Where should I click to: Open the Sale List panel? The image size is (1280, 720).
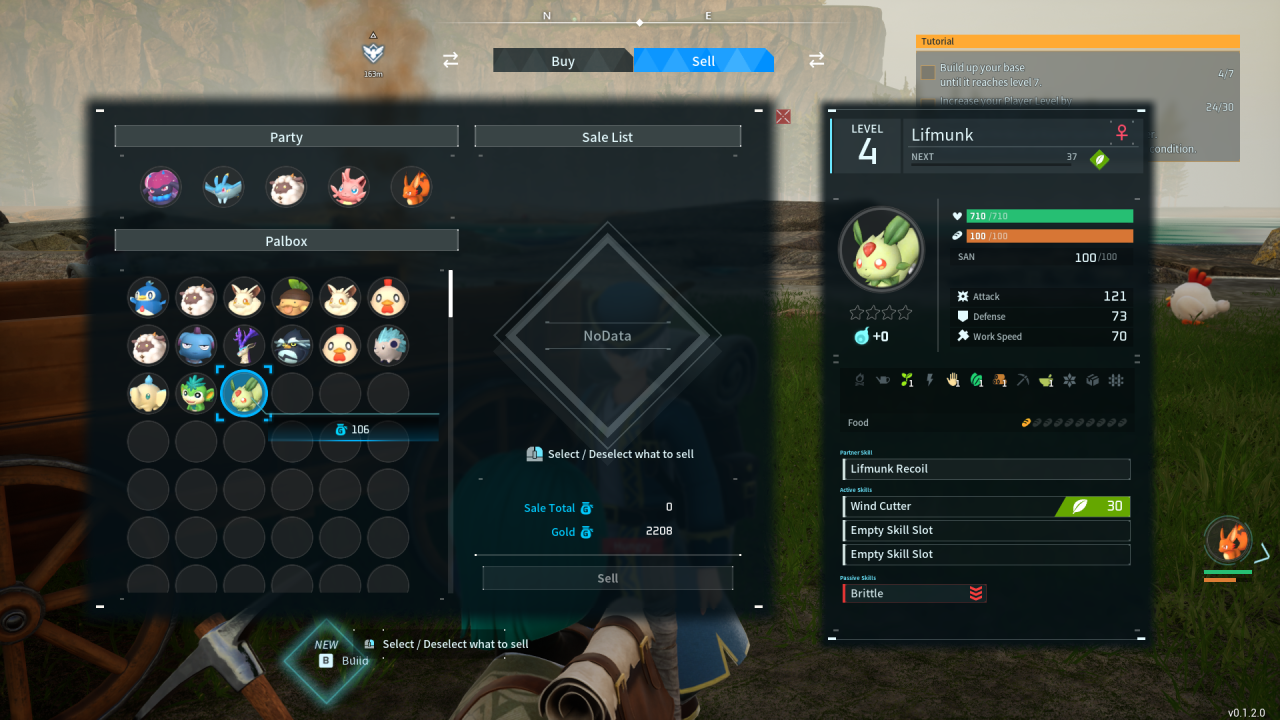607,136
